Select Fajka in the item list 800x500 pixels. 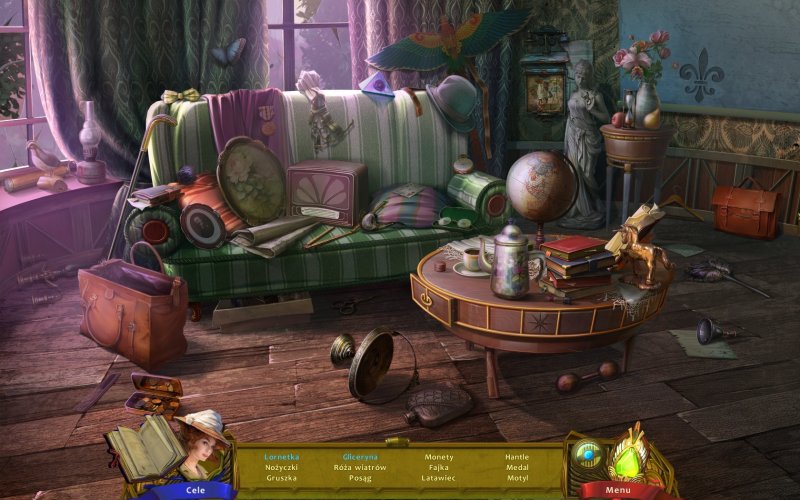tap(438, 467)
